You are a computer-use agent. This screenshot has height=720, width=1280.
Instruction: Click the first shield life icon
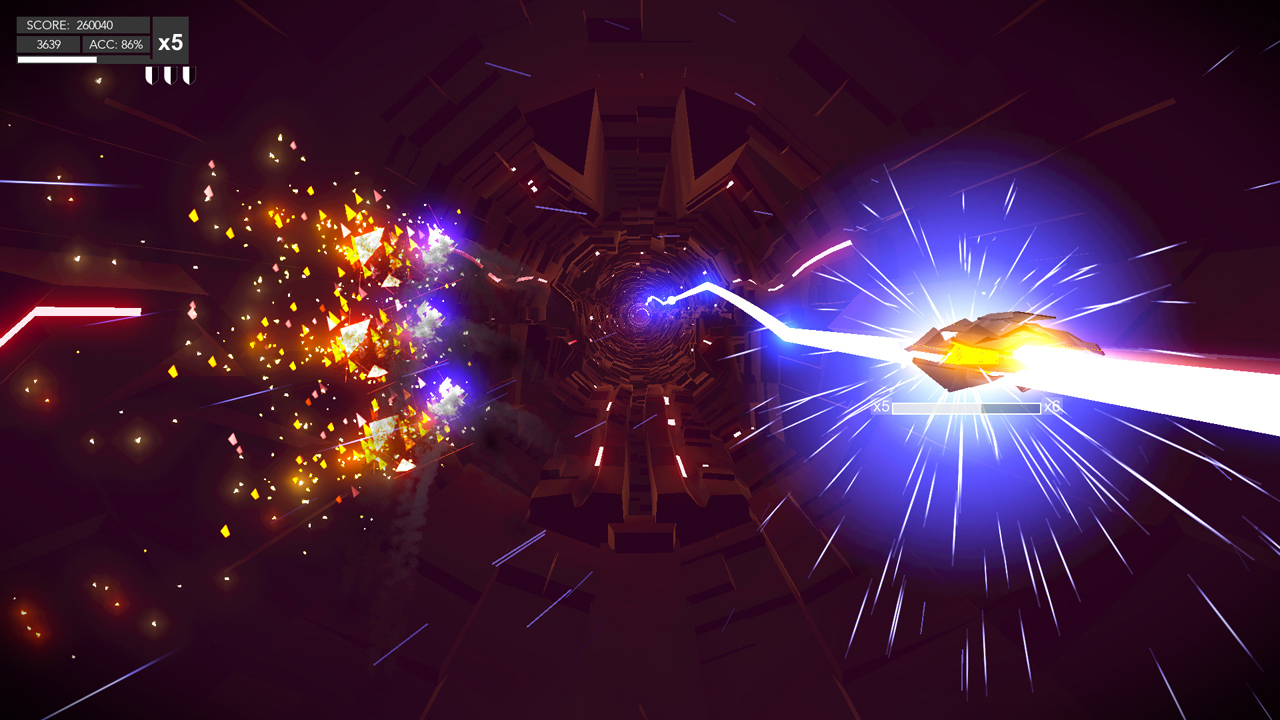(x=152, y=75)
